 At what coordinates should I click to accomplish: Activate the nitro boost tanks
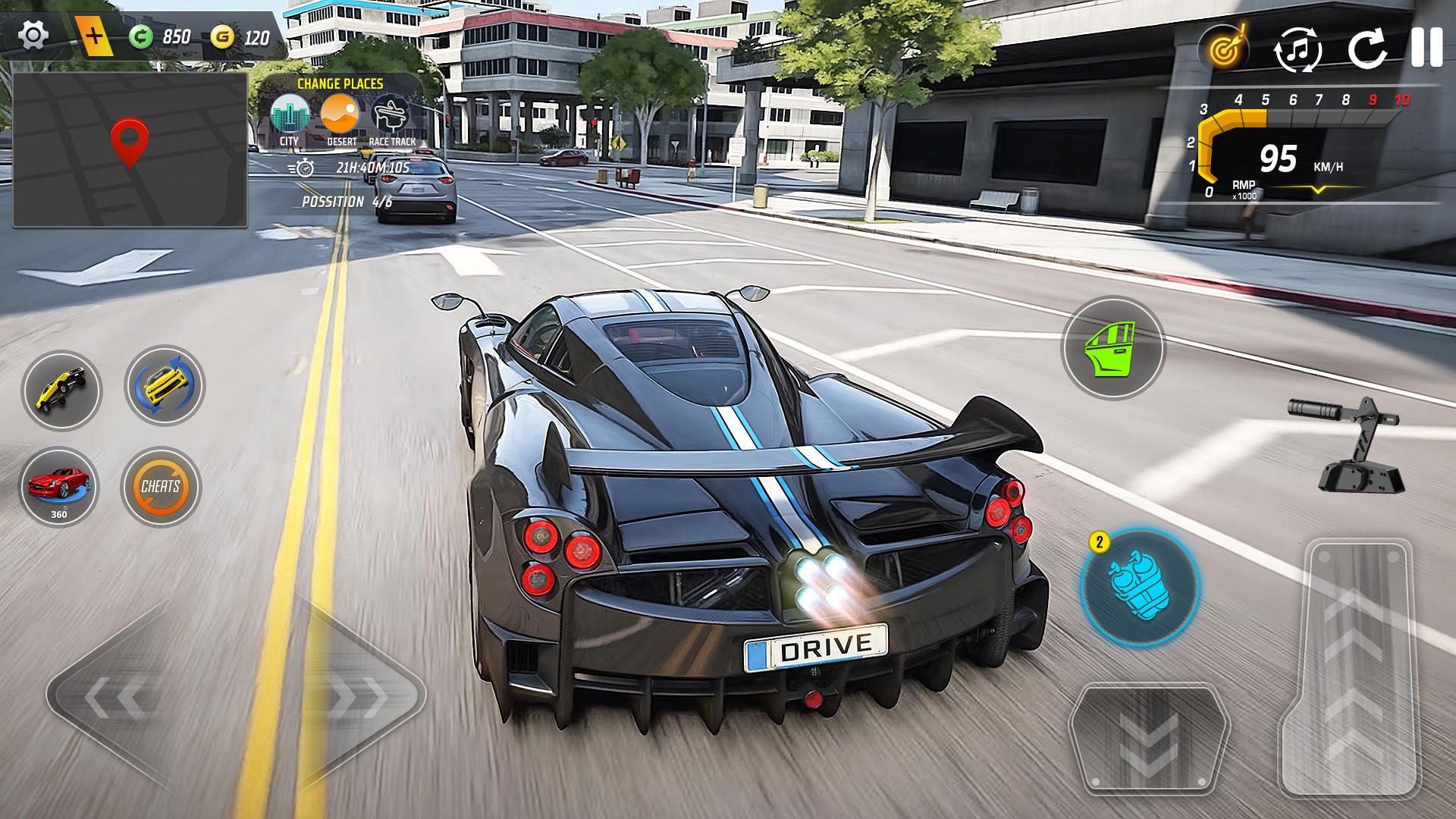(x=1139, y=587)
